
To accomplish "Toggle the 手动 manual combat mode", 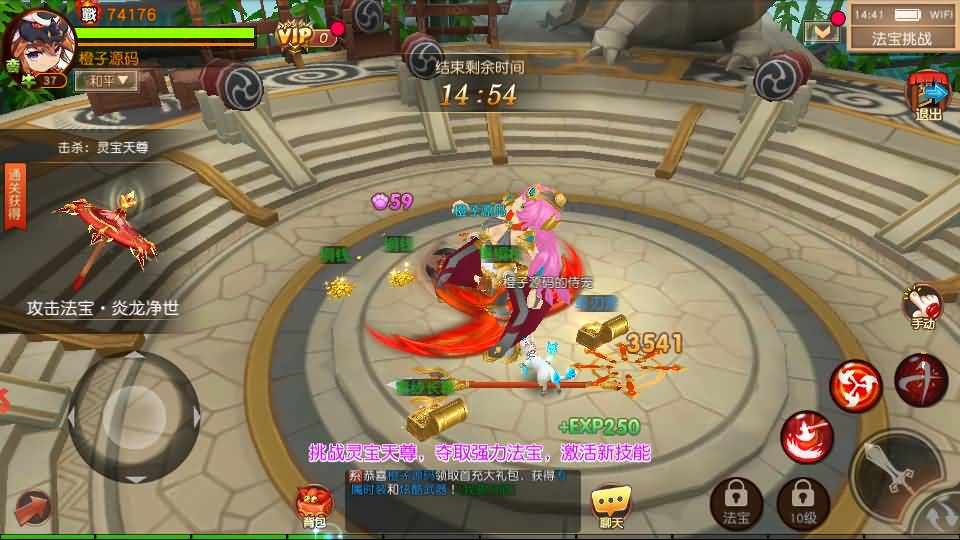I will coord(922,306).
